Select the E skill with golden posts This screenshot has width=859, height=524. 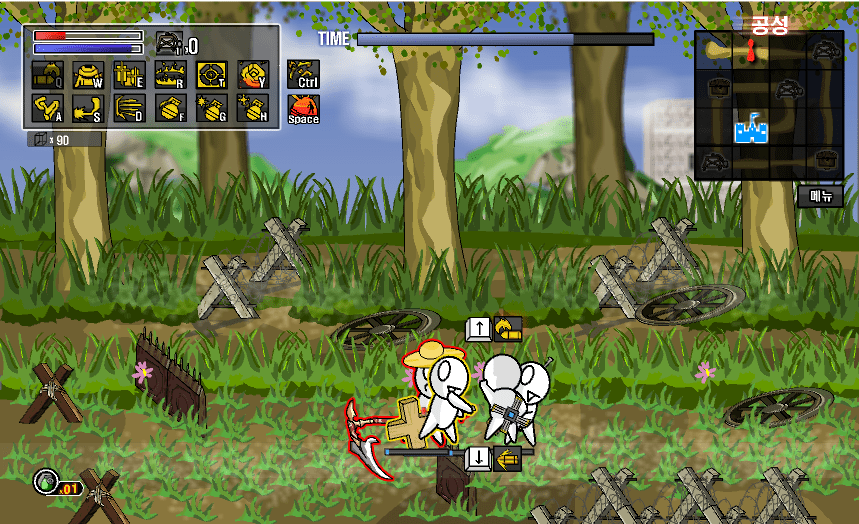(129, 75)
